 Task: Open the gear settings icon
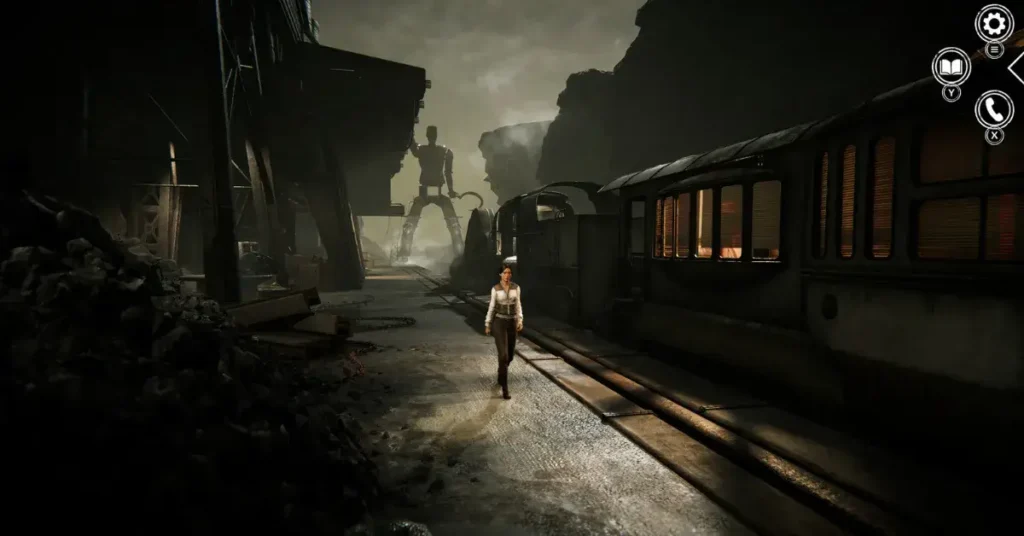coord(994,22)
